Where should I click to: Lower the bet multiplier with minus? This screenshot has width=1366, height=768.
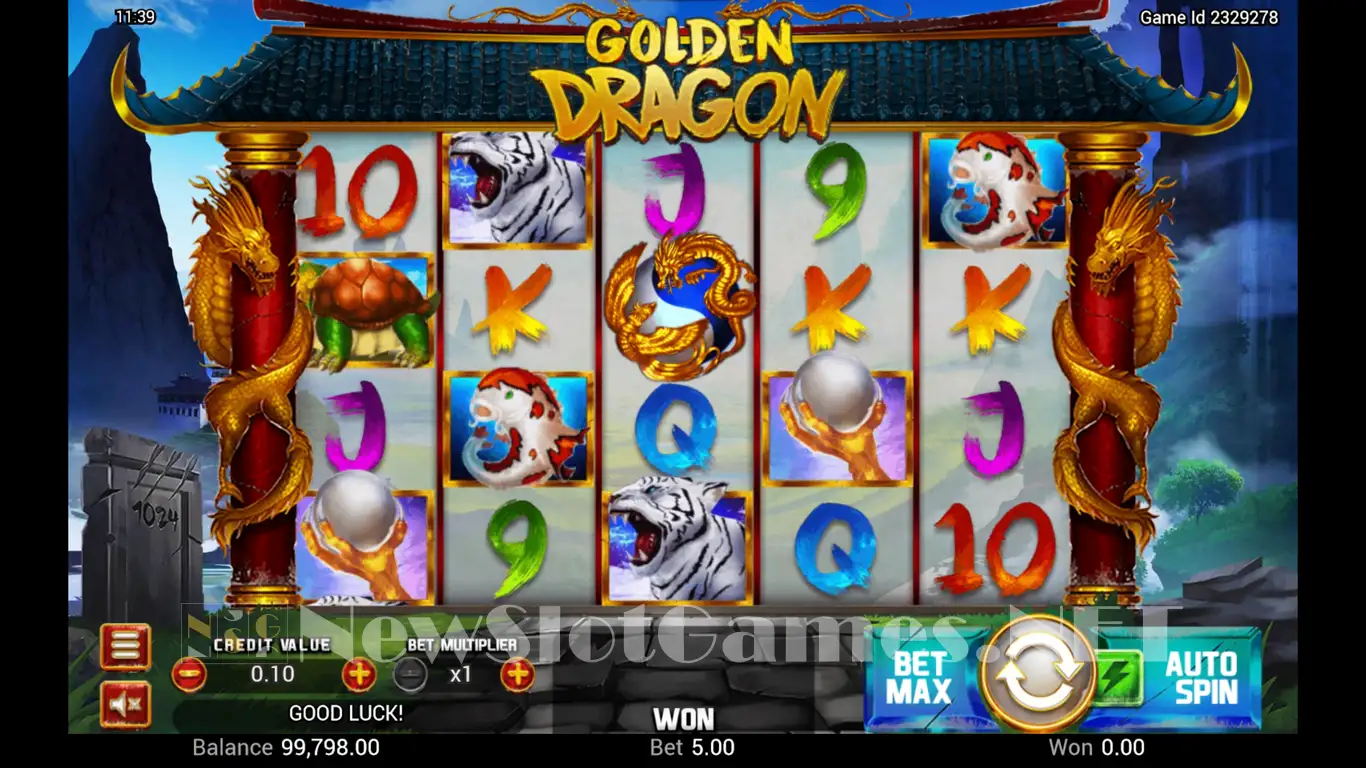[x=409, y=675]
